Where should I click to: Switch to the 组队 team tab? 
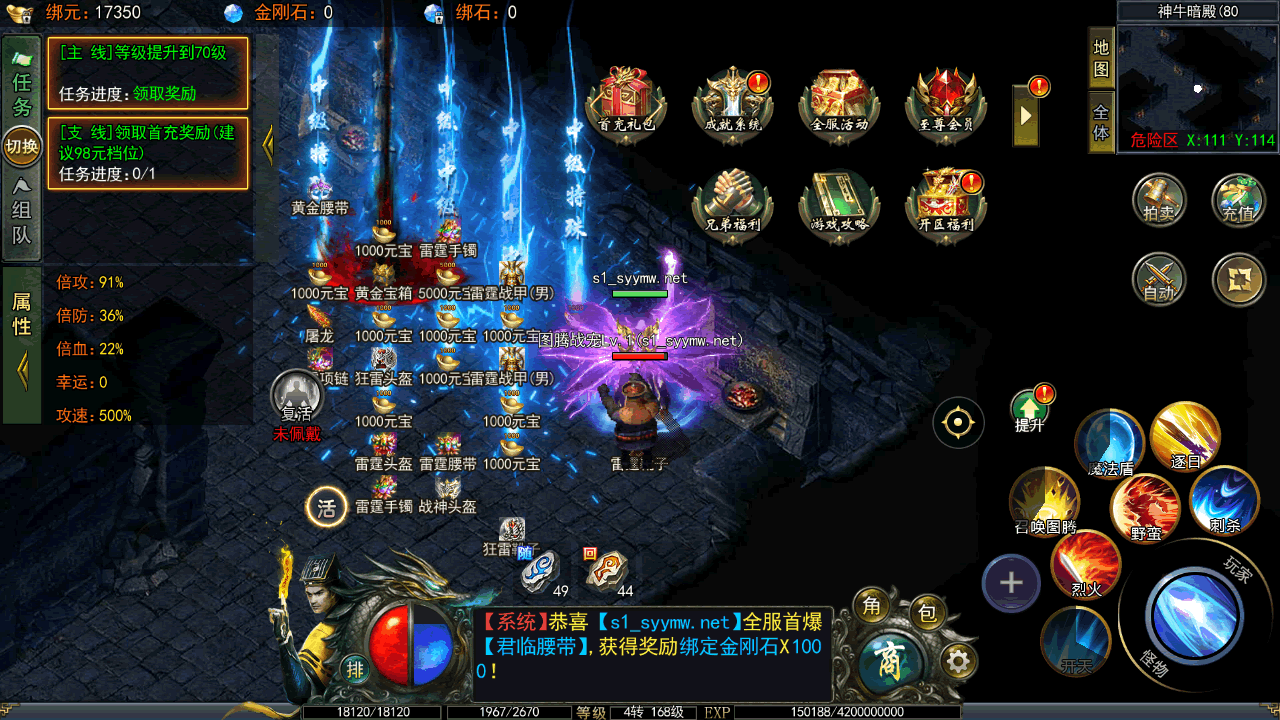(x=22, y=210)
